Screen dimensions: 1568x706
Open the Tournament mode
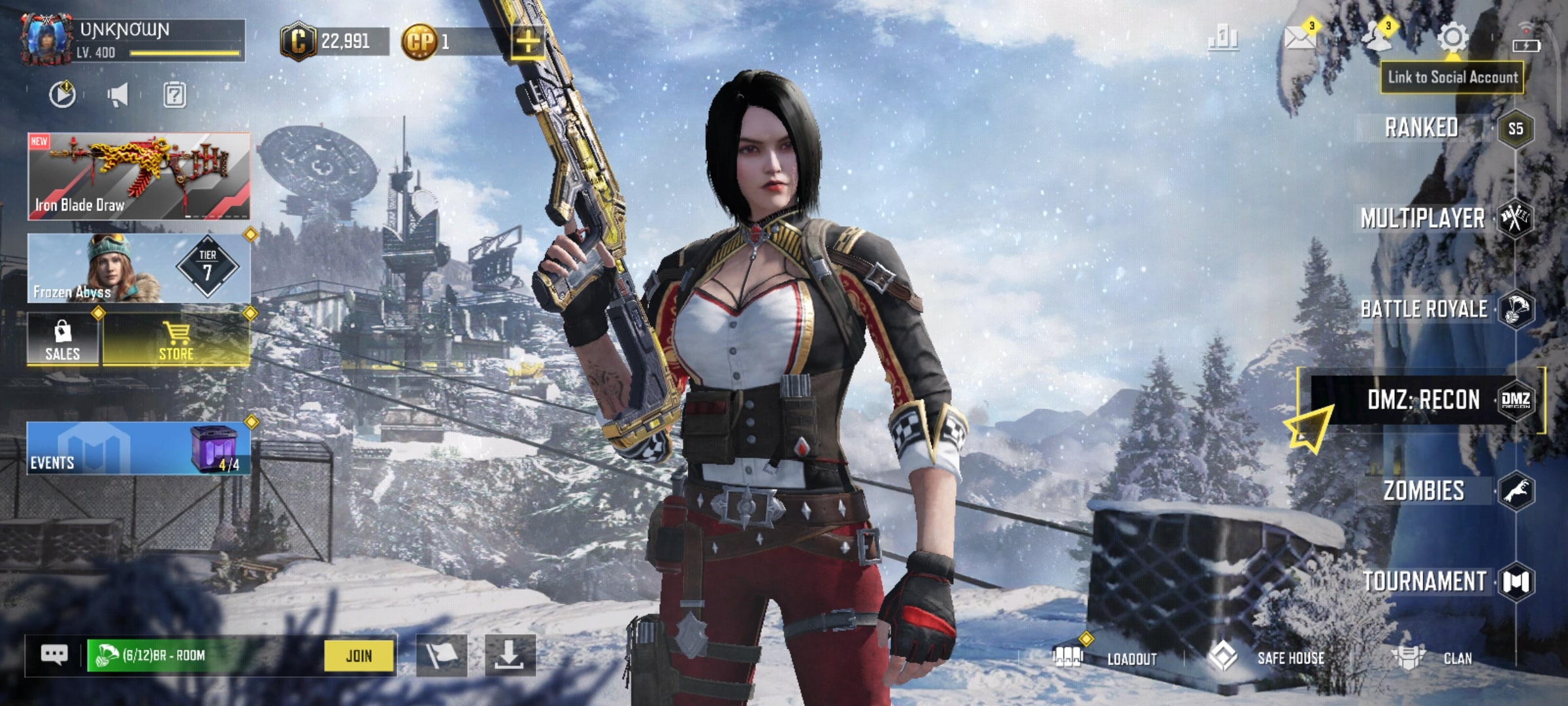click(x=1426, y=581)
